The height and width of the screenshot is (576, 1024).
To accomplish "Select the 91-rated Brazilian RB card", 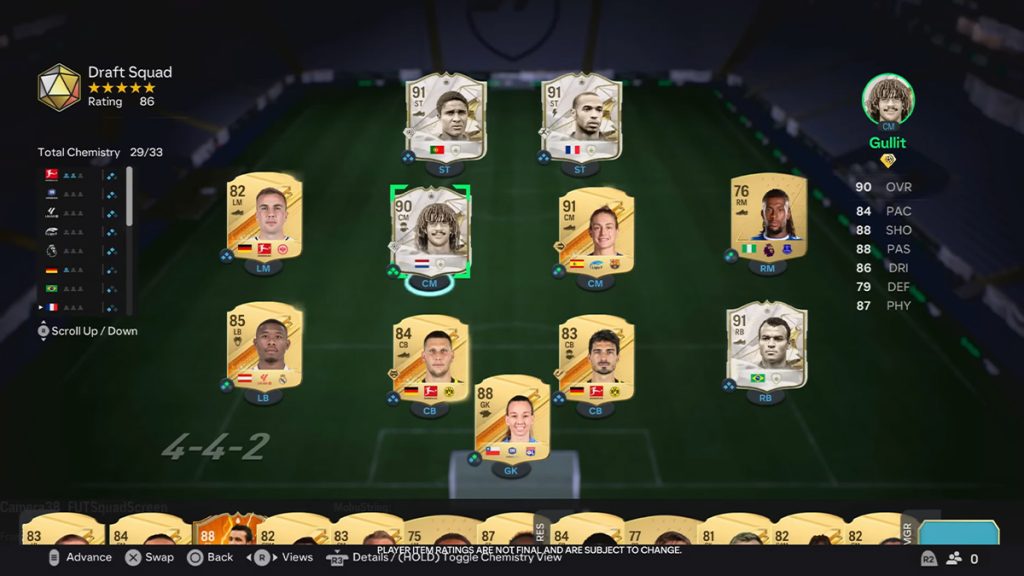I will tap(766, 345).
